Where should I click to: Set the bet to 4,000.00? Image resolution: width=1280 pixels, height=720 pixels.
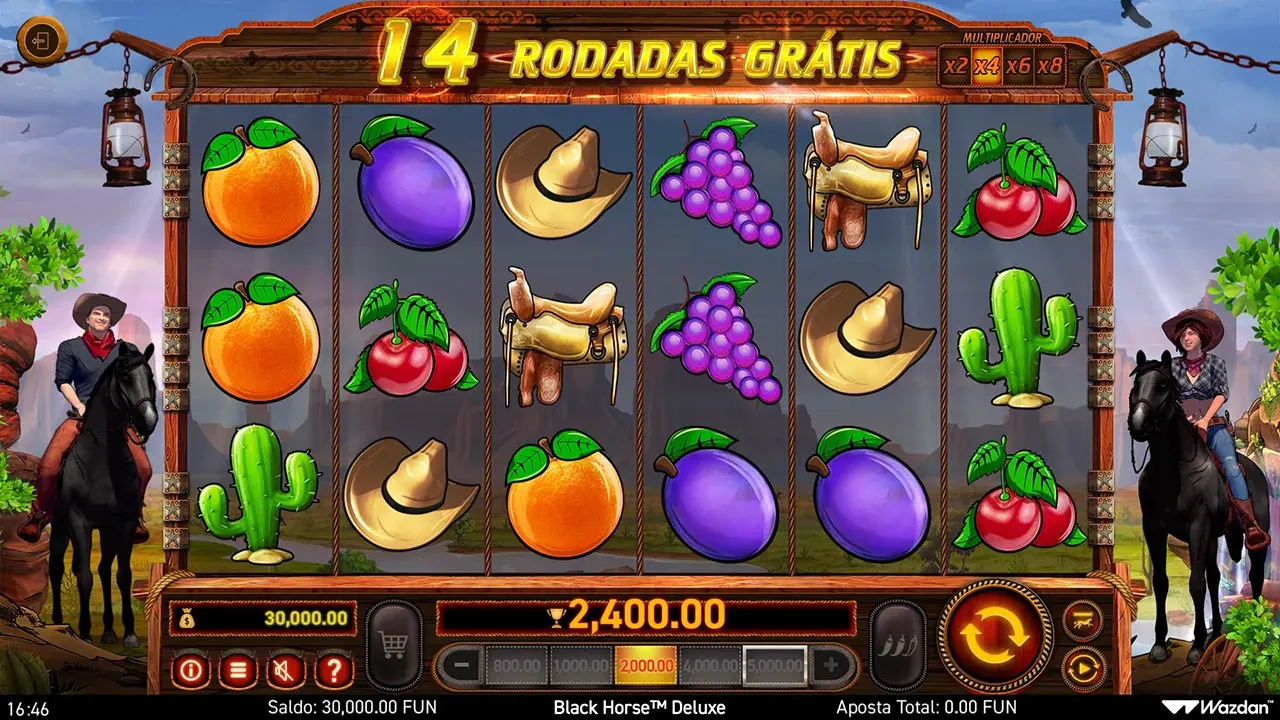pos(710,665)
